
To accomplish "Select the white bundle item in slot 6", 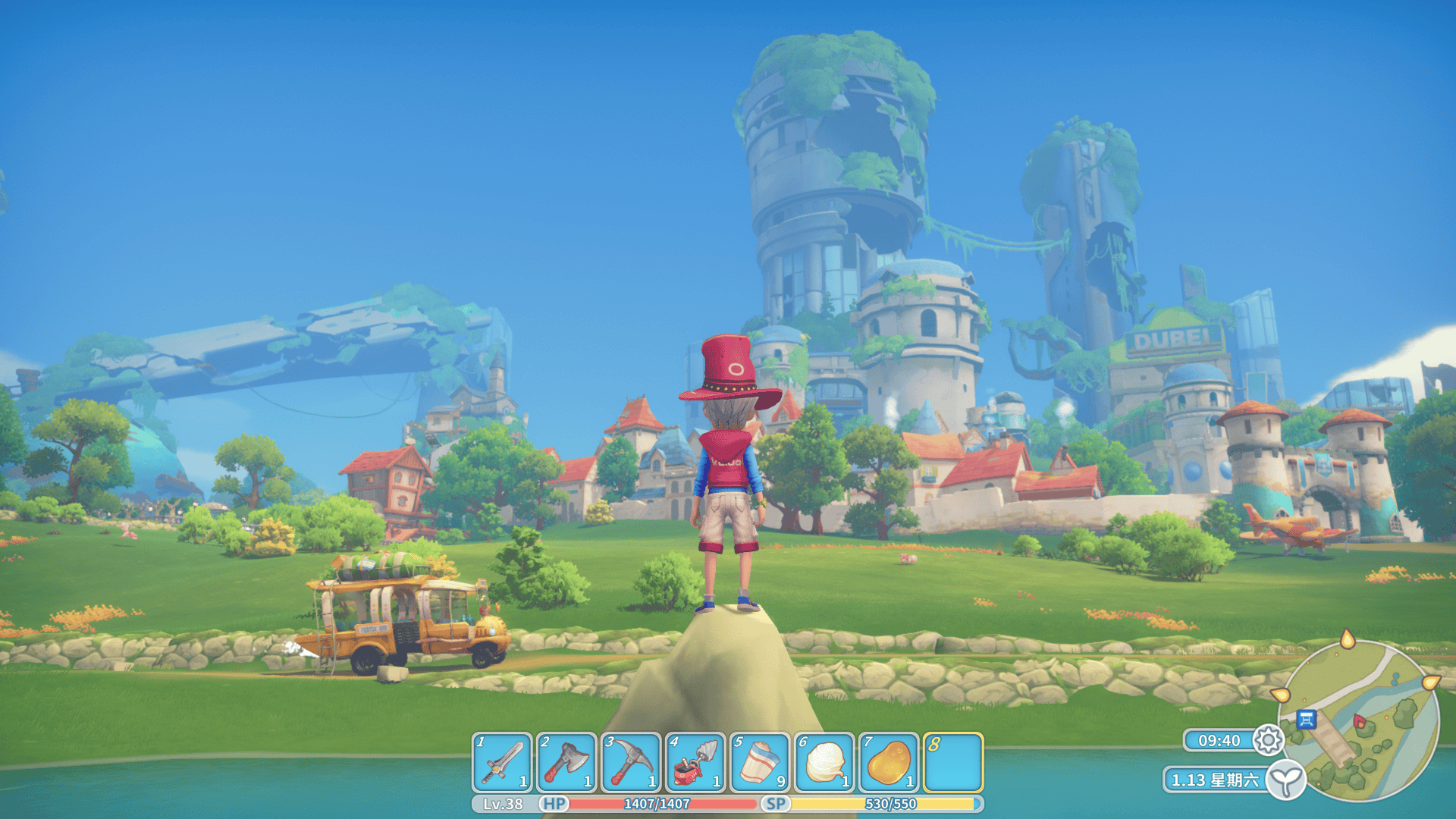I will [824, 762].
